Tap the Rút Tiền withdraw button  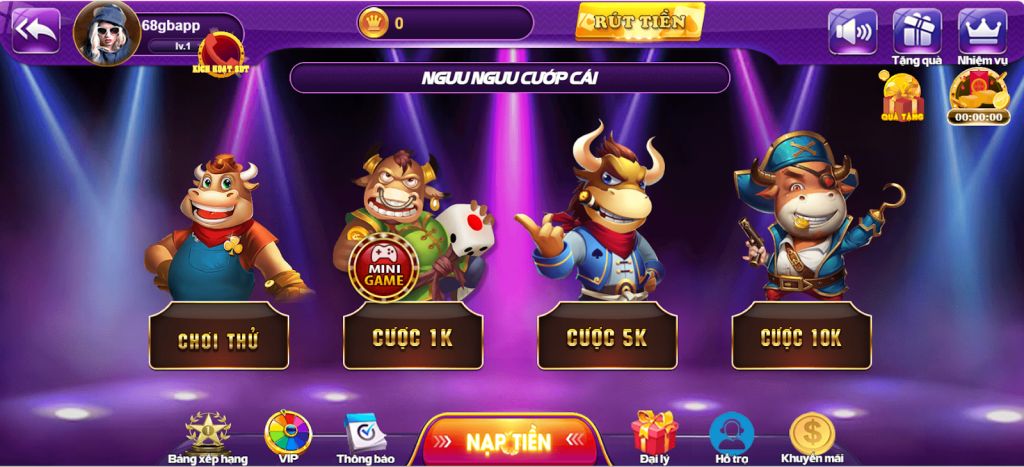640,21
